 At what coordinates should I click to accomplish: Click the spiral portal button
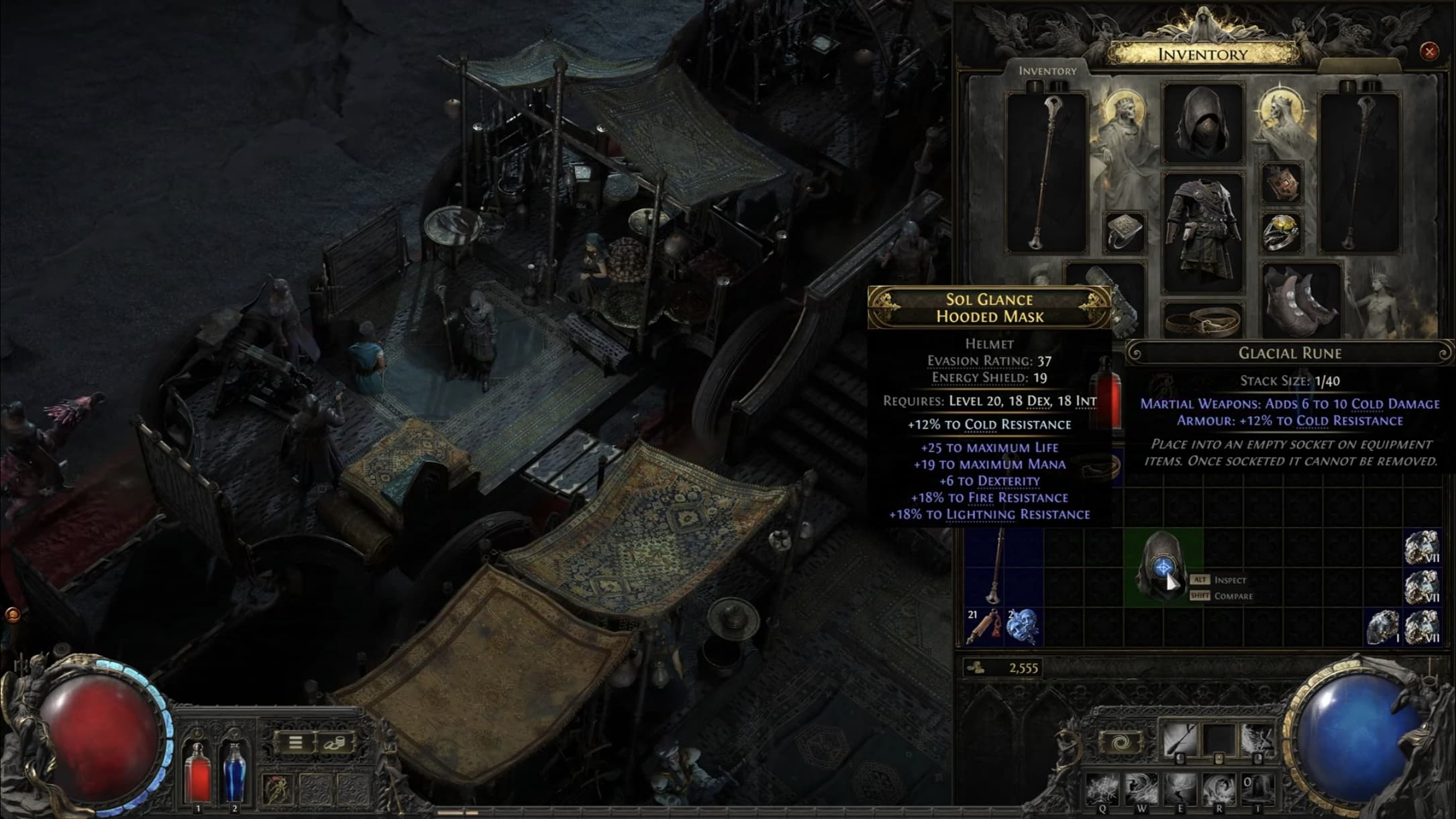[1120, 742]
